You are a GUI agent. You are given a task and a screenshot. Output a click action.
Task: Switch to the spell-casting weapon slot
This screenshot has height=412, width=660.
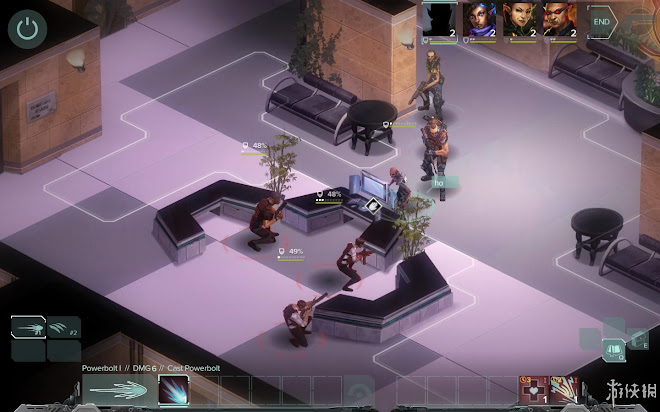[x=29, y=328]
